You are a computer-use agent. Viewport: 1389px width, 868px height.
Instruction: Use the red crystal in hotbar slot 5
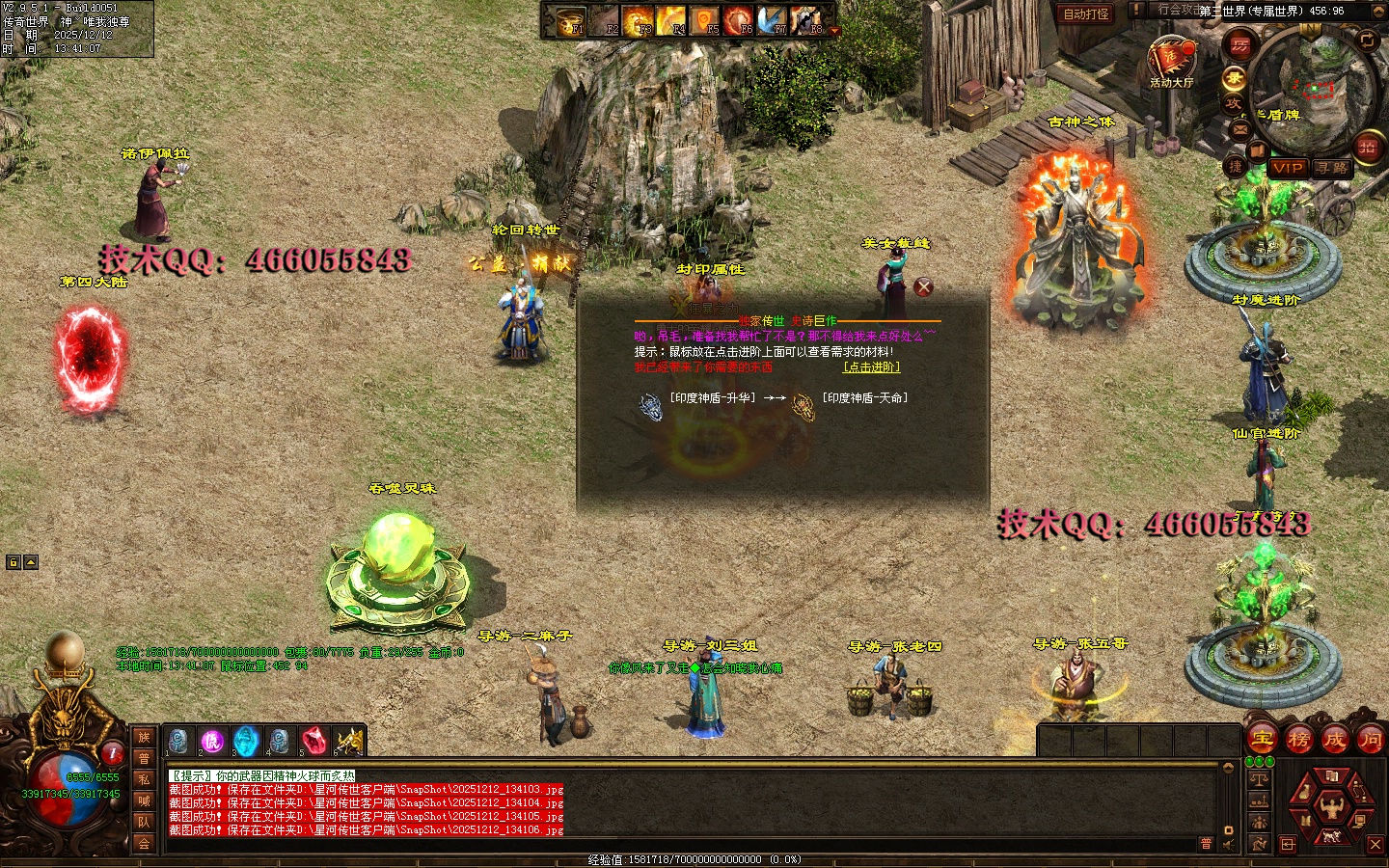pos(313,741)
